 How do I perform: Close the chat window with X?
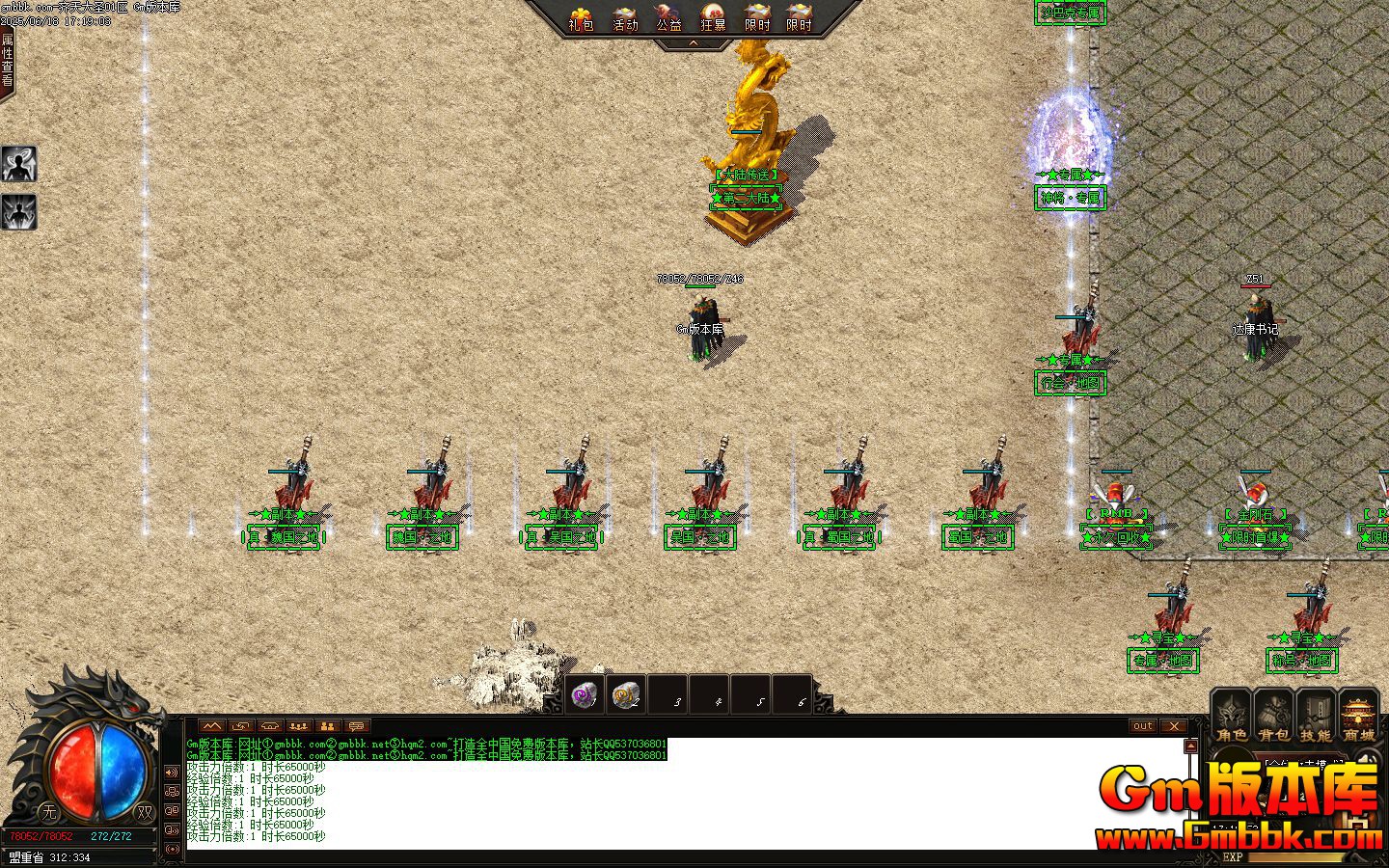[1173, 726]
